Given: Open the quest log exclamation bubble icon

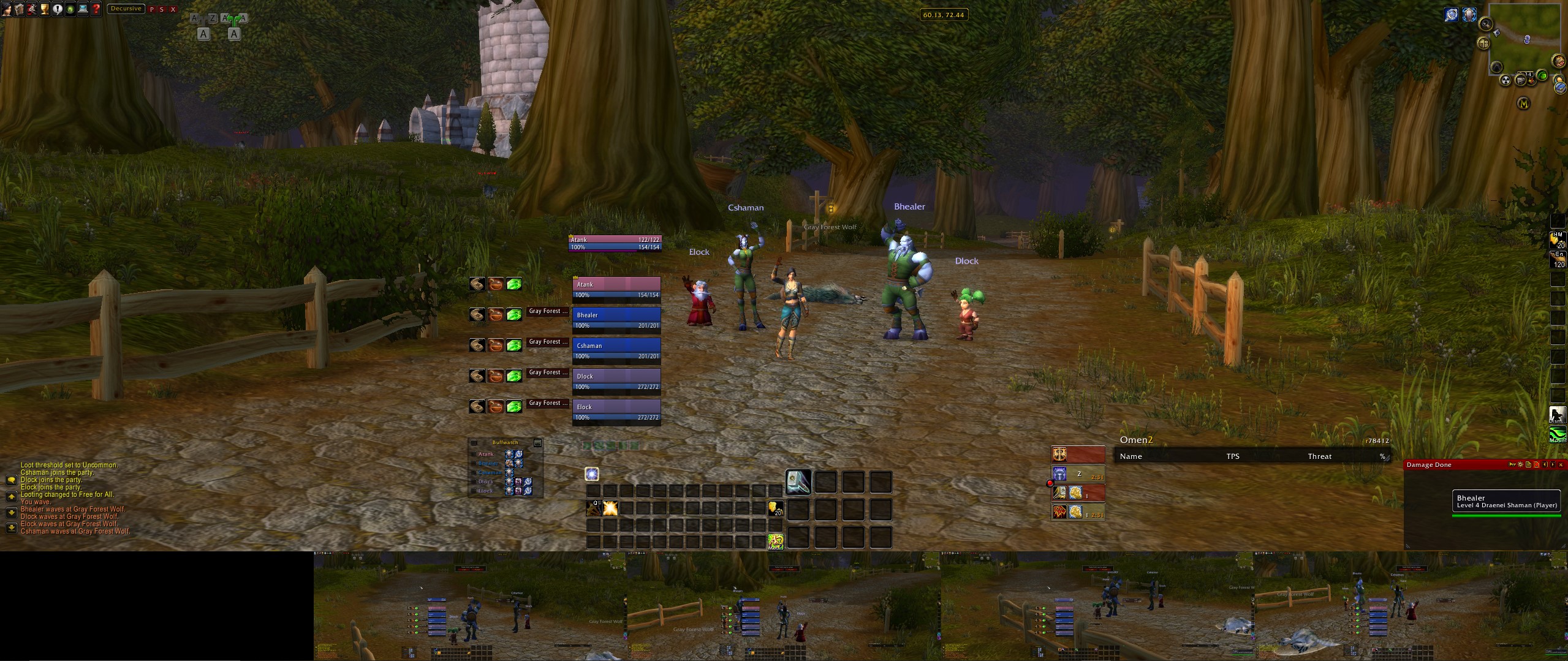Looking at the screenshot, I should click(58, 9).
